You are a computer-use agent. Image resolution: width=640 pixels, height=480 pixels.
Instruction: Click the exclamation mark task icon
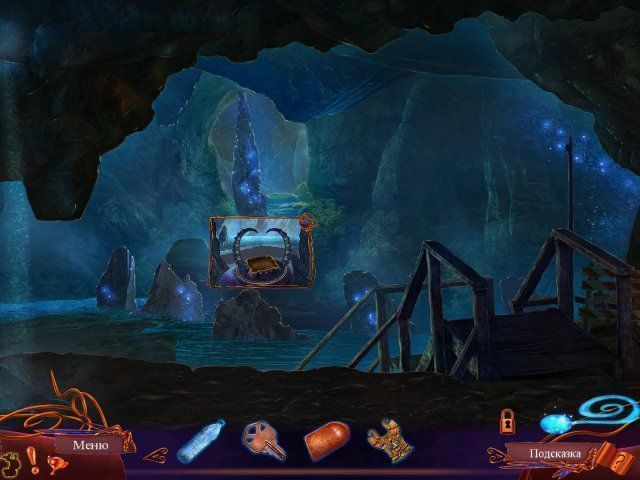click(x=33, y=459)
